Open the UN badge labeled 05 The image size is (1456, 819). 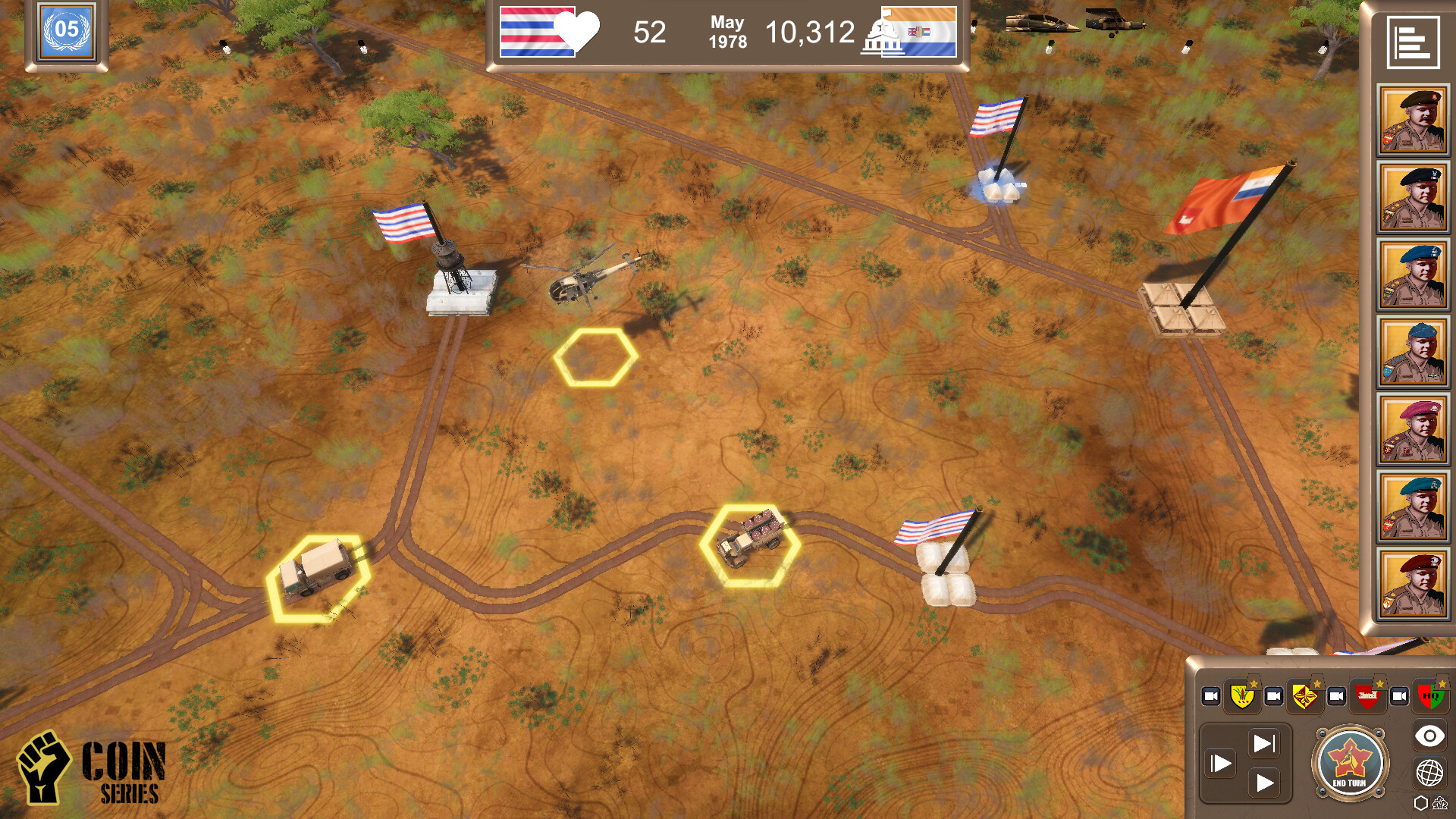point(67,33)
